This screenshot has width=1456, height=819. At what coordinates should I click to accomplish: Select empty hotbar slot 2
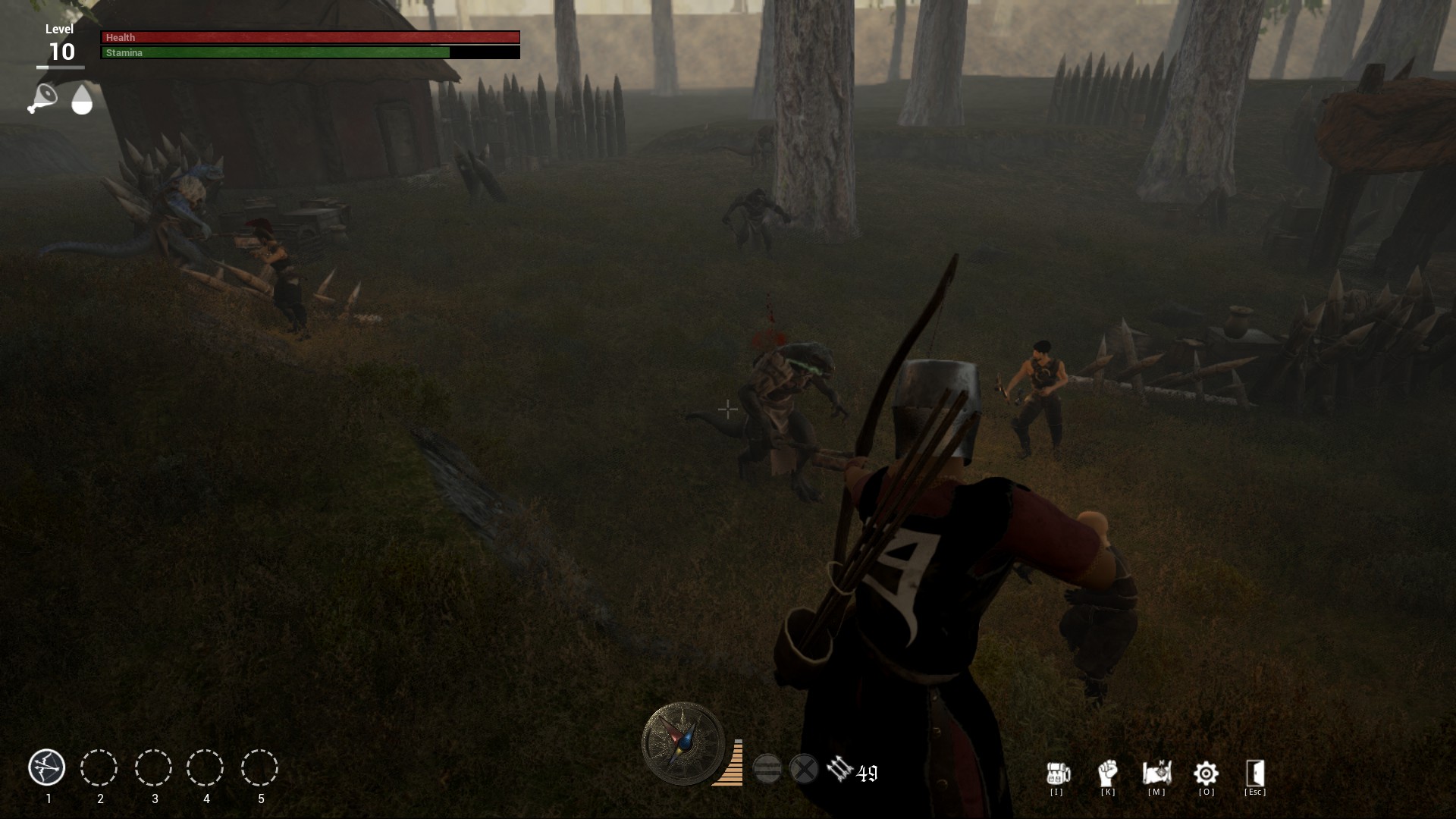coord(100,768)
